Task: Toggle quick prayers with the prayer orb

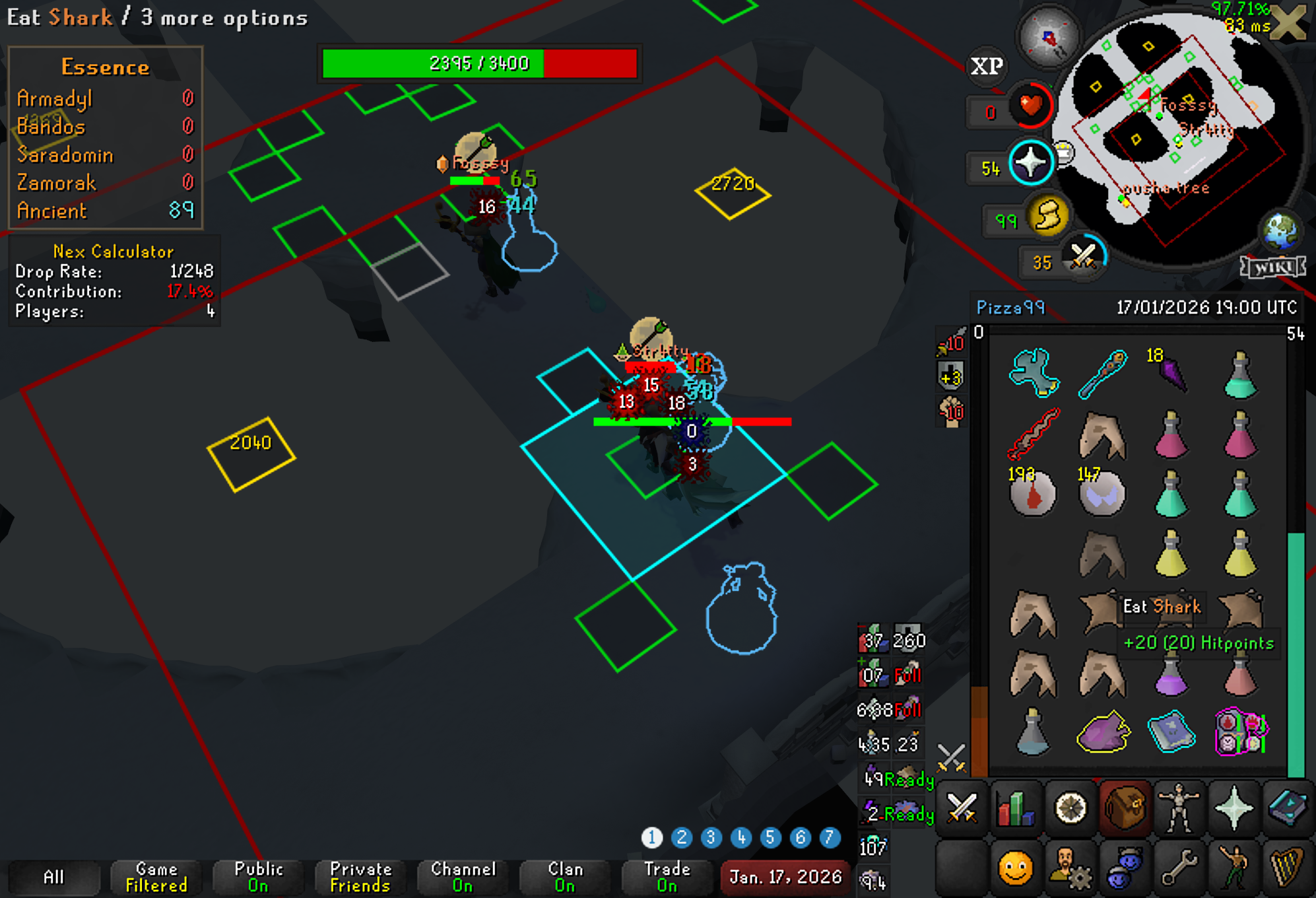Action: (x=1031, y=162)
